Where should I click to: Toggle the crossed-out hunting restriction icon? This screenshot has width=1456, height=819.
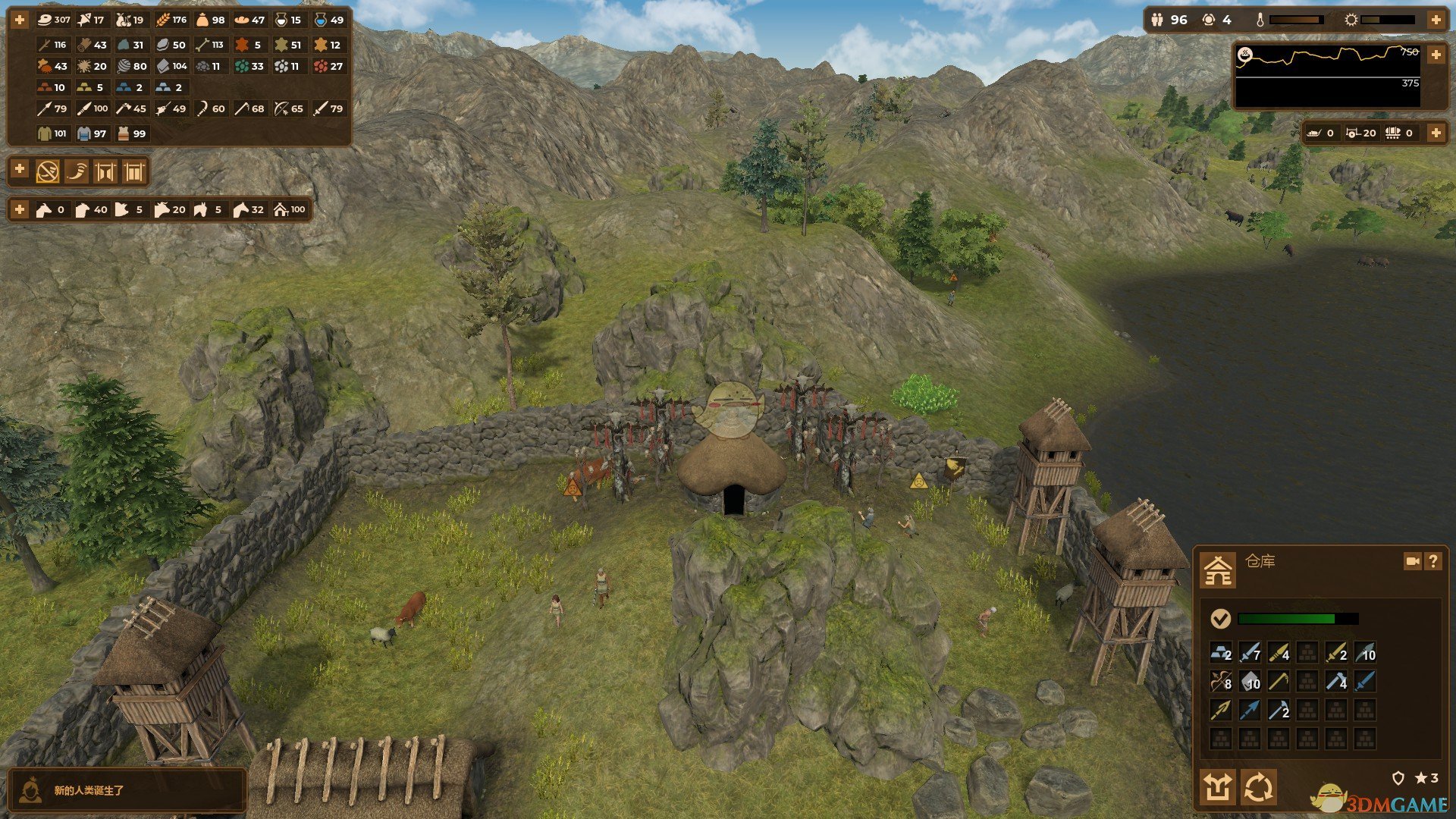point(48,172)
